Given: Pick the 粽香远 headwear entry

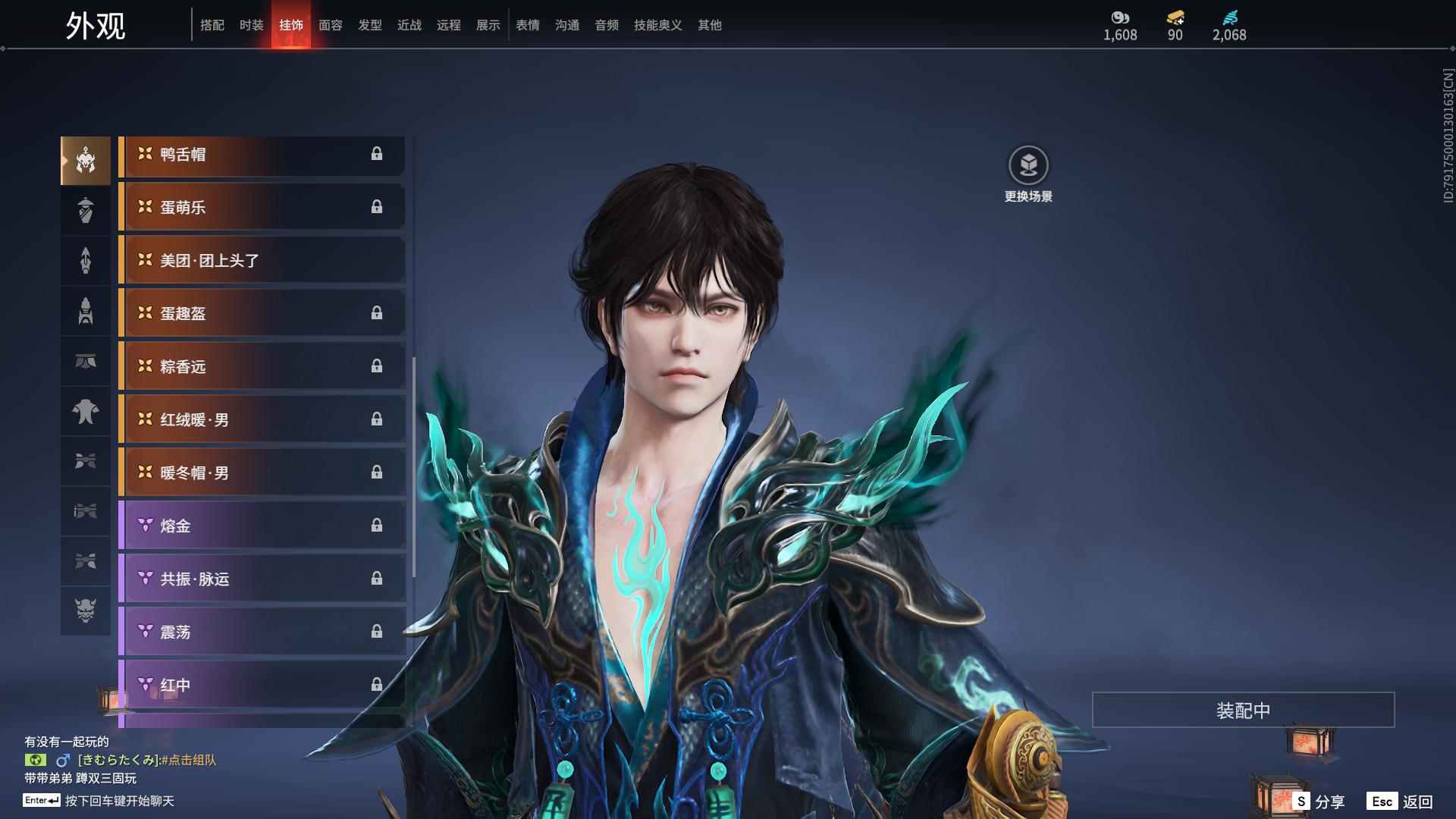Looking at the screenshot, I should coord(262,367).
